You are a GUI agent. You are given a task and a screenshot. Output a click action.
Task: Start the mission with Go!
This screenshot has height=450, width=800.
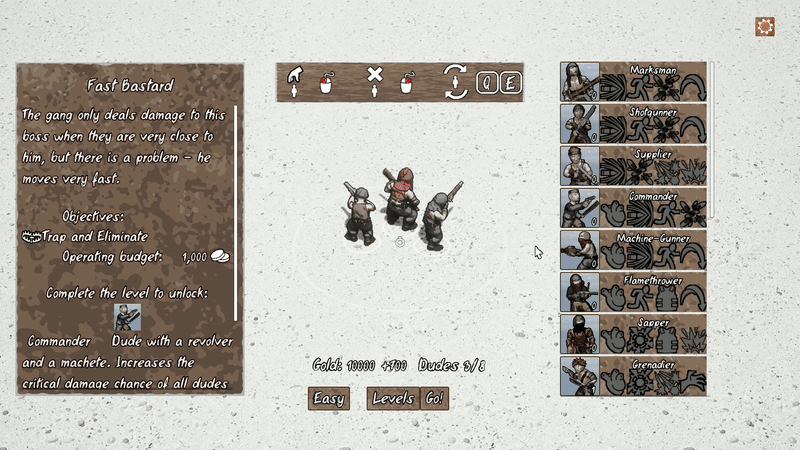click(x=434, y=398)
